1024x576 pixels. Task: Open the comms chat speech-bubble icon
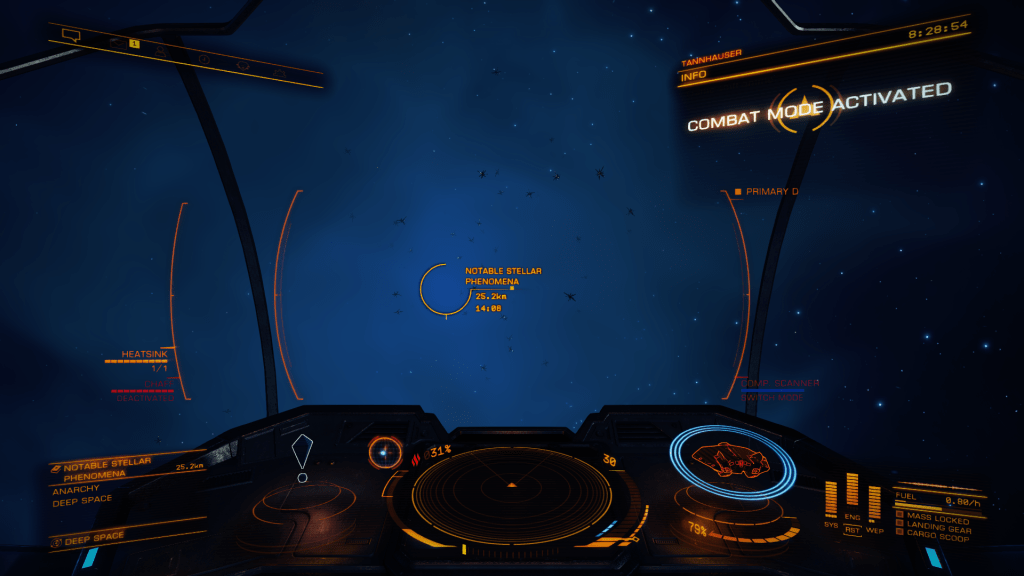click(x=71, y=35)
